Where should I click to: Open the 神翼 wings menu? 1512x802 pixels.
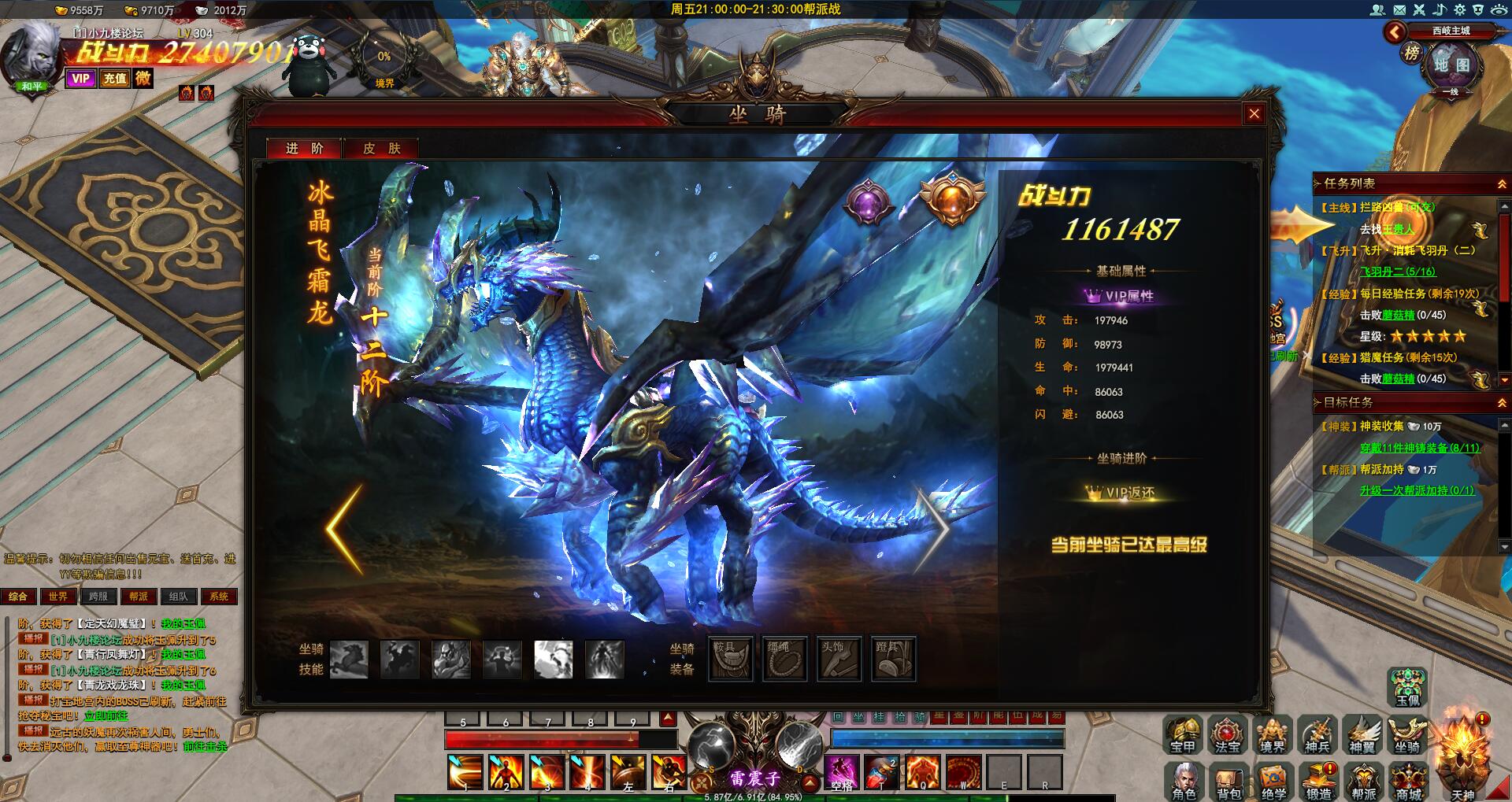[1362, 735]
